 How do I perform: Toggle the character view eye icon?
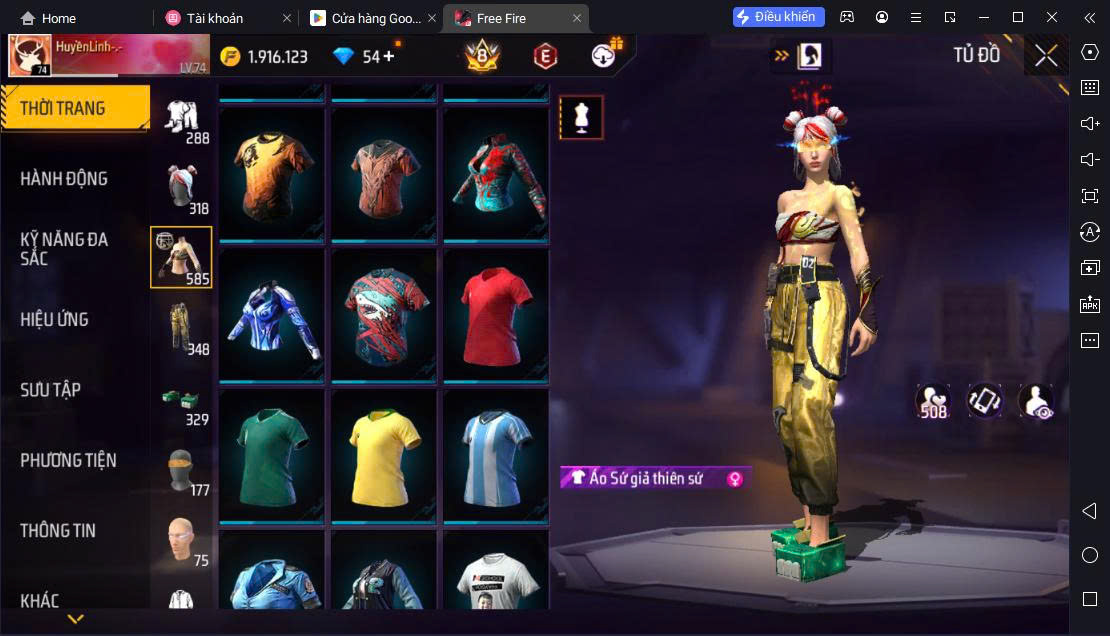pyautogui.click(x=1035, y=401)
